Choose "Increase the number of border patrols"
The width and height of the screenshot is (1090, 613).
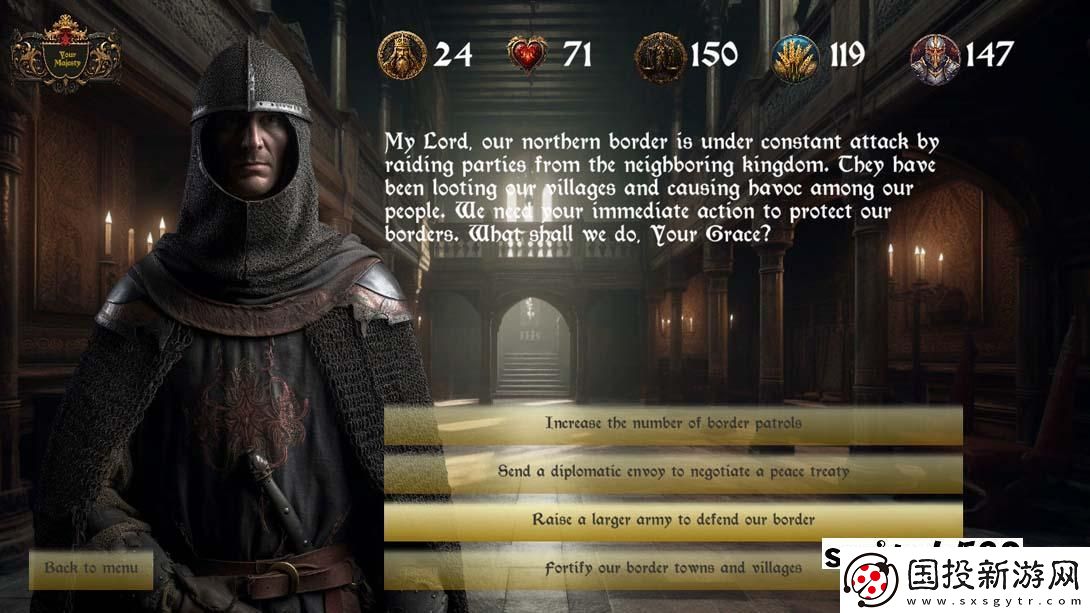pos(673,424)
